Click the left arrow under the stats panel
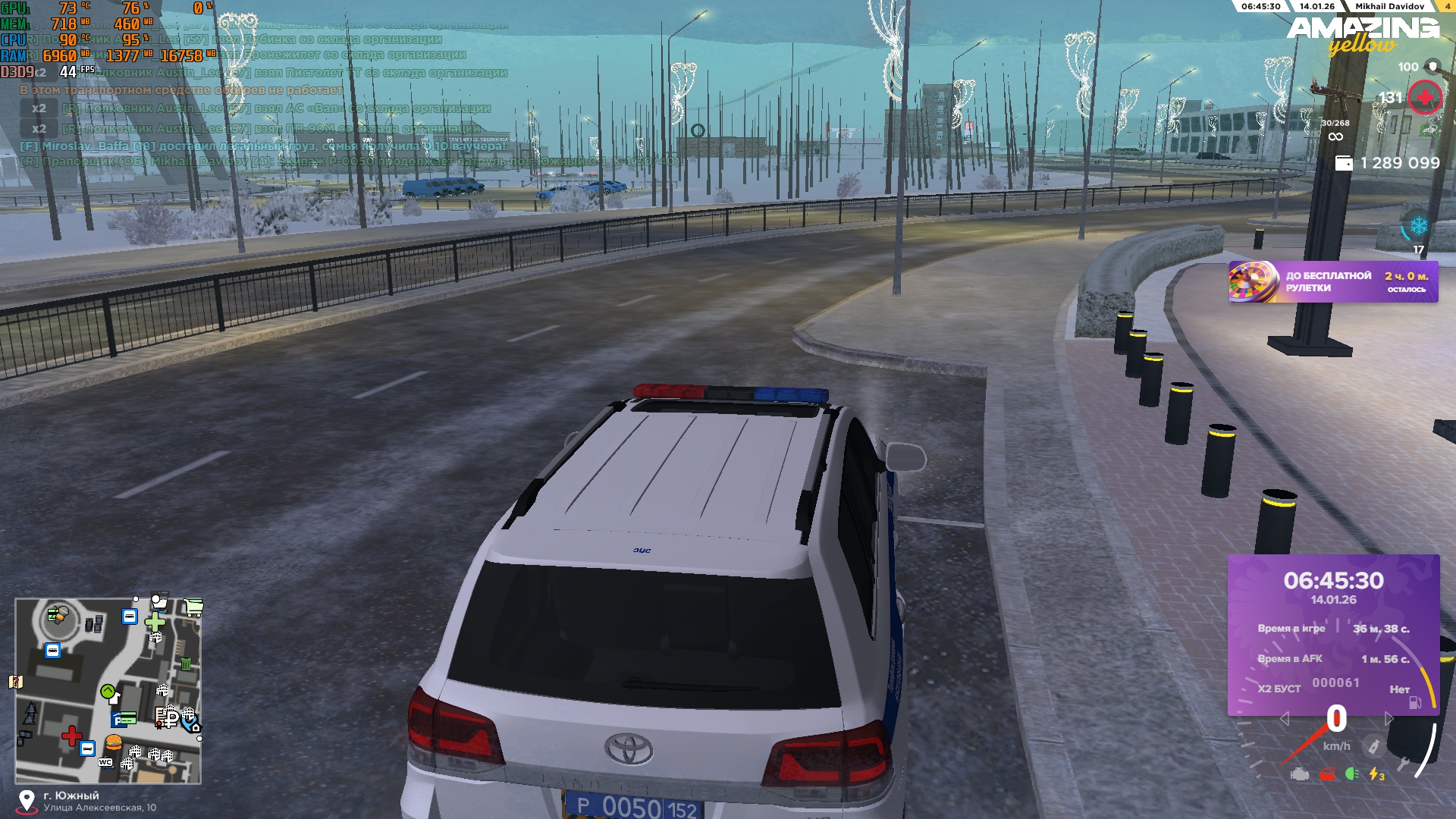Image resolution: width=1456 pixels, height=819 pixels. pos(1284,718)
